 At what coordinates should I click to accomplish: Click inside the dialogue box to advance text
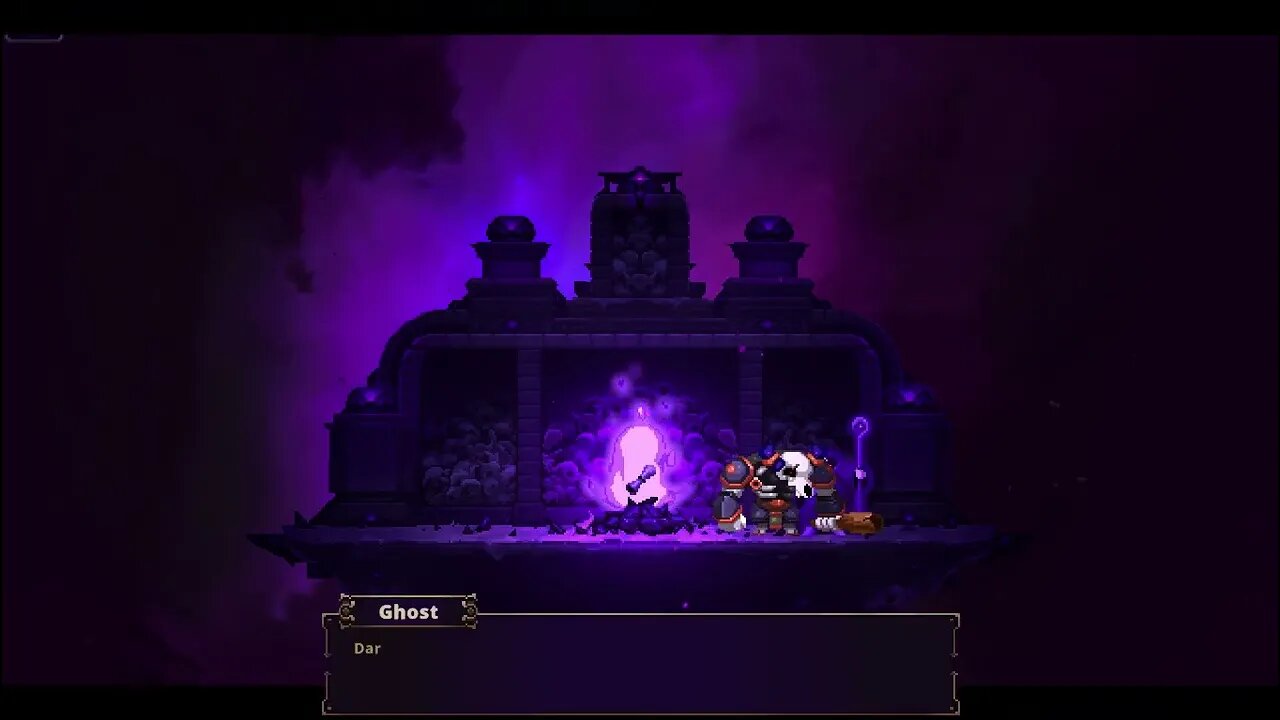point(640,670)
